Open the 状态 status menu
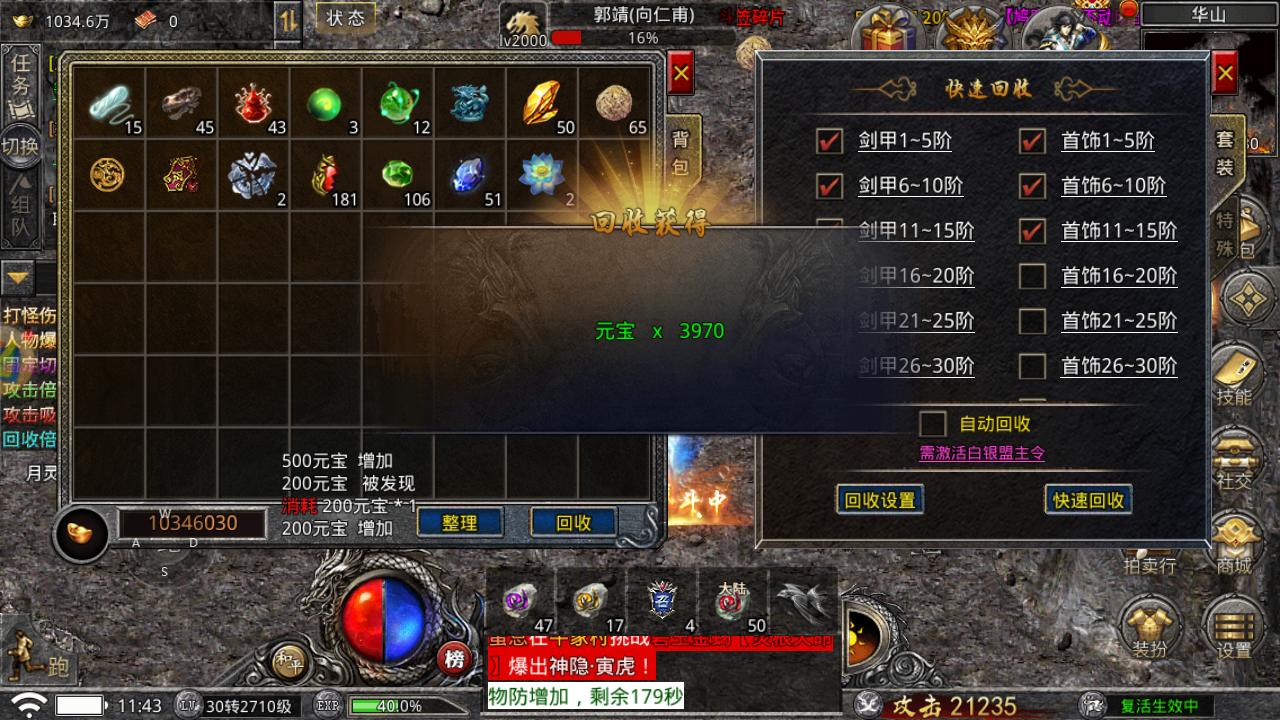The image size is (1280, 720). click(345, 17)
